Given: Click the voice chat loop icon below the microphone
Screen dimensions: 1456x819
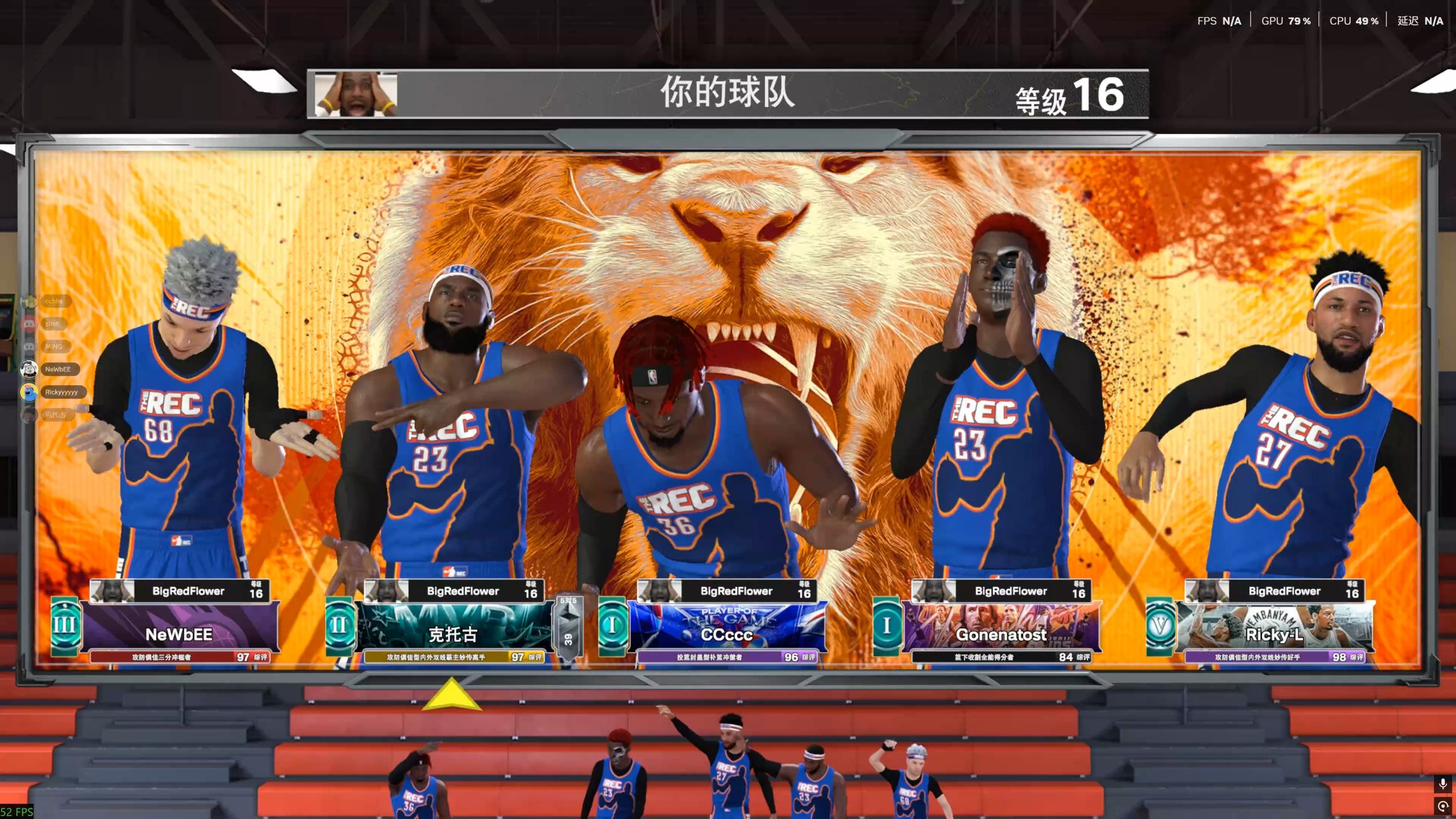Looking at the screenshot, I should [x=1443, y=806].
